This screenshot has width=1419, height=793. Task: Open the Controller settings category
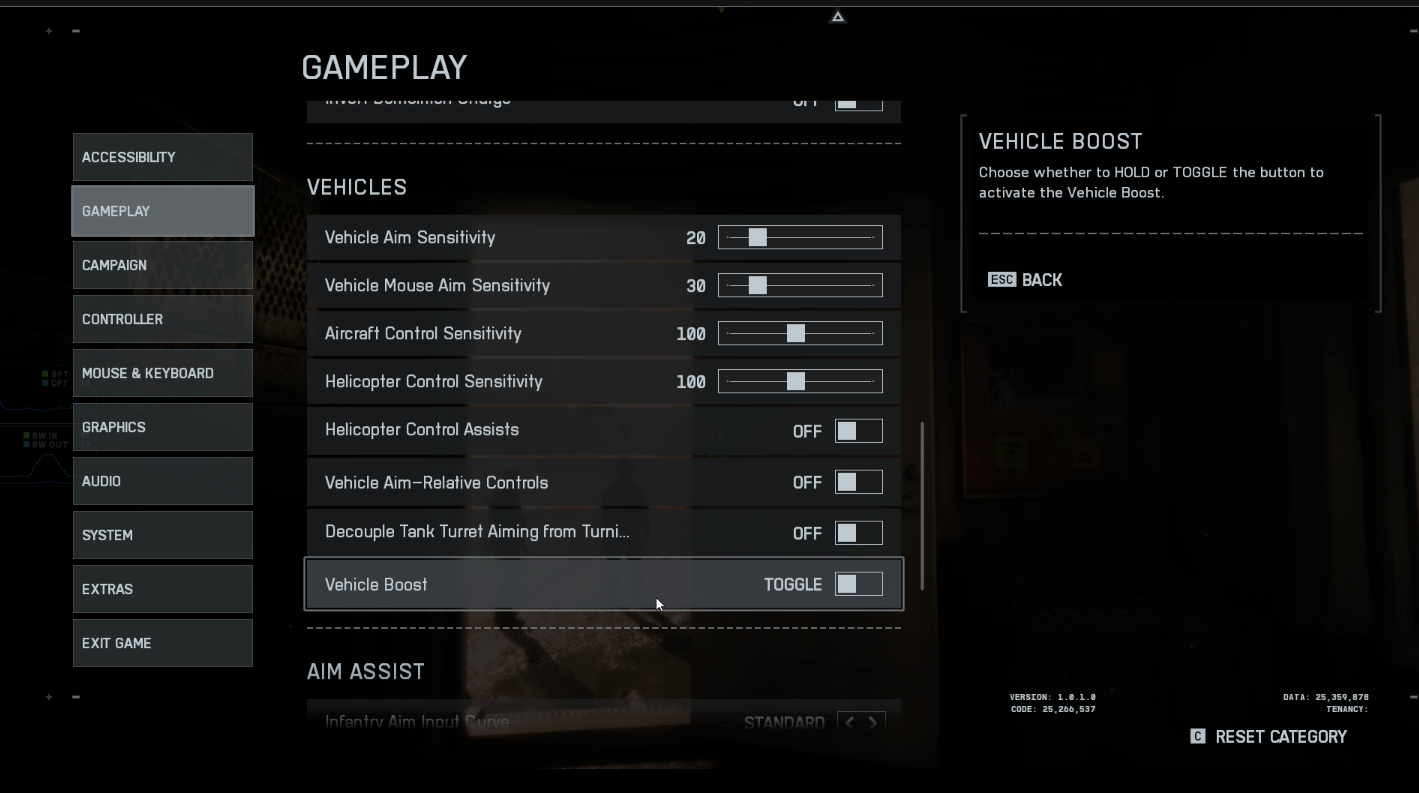[162, 319]
